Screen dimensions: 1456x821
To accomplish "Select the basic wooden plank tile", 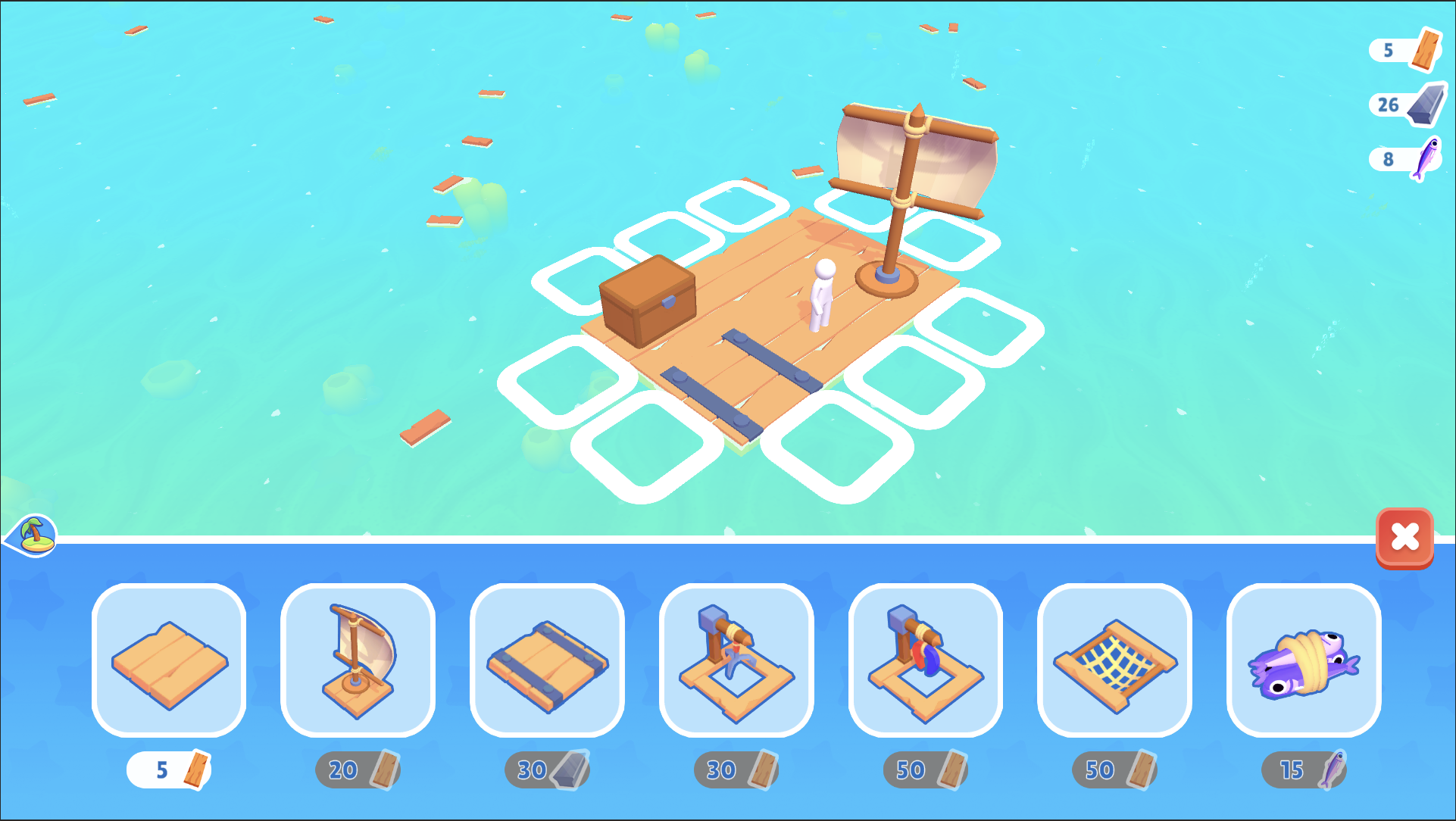I will coord(168,659).
